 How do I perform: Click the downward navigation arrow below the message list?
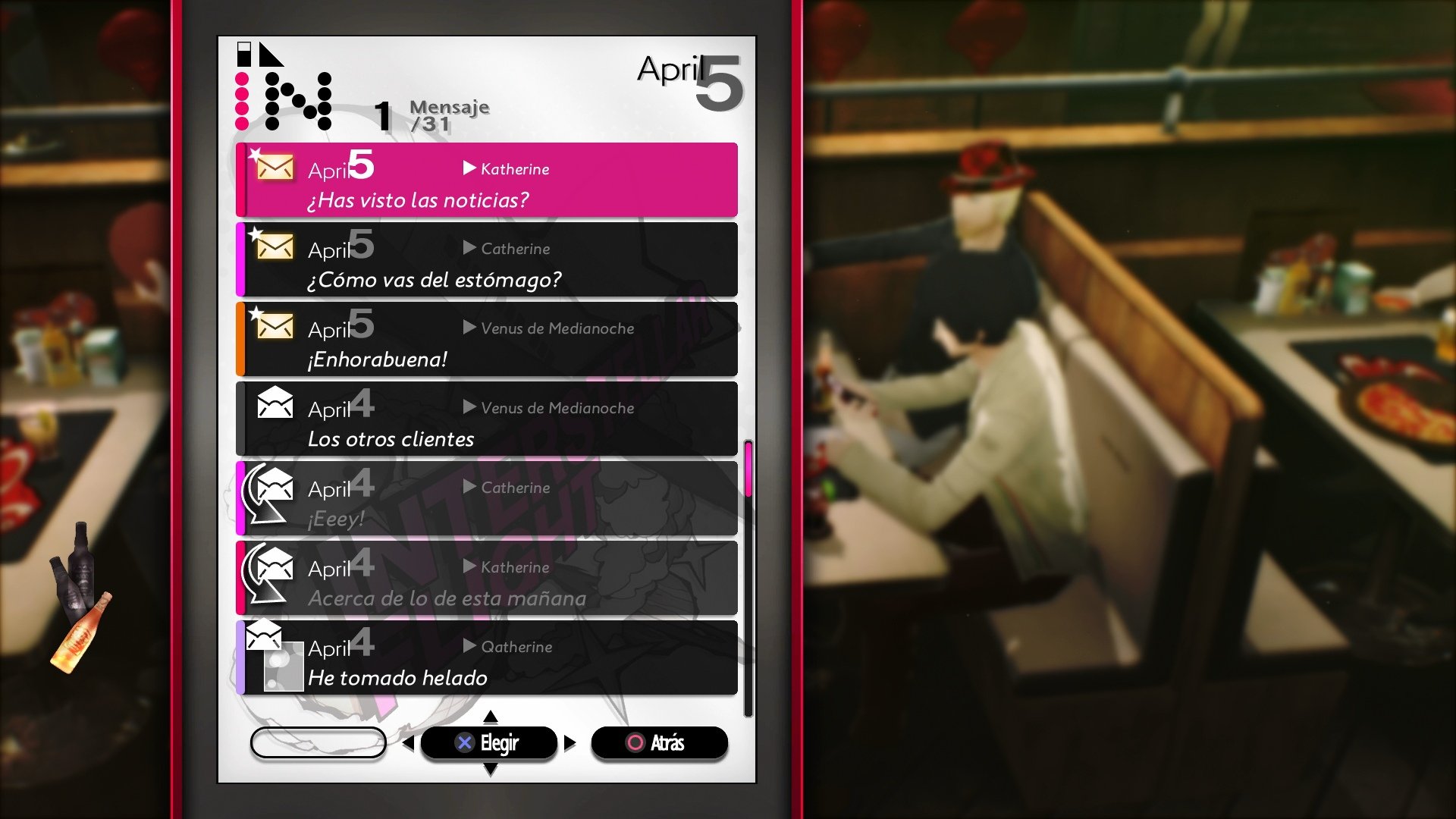[491, 768]
